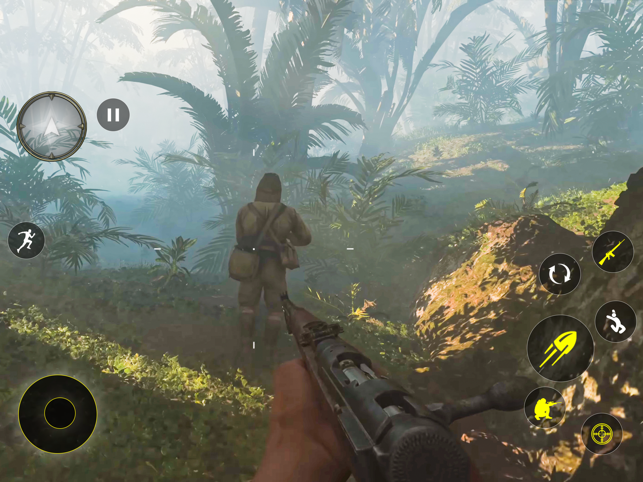Screen dimensions: 643x482
Task: Tap the compass minimap
Action: click(52, 127)
